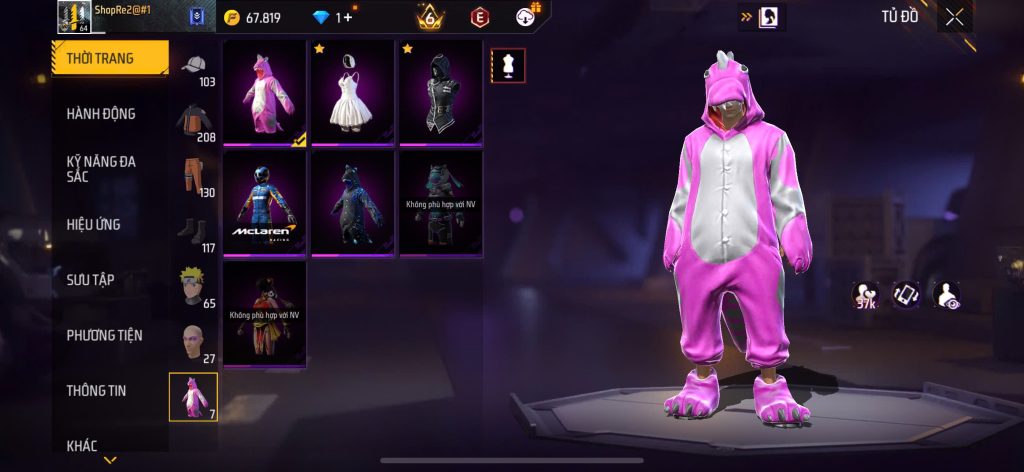Pick the pink dinosaur costume thumbnail
This screenshot has height=472, width=1024.
(264, 92)
